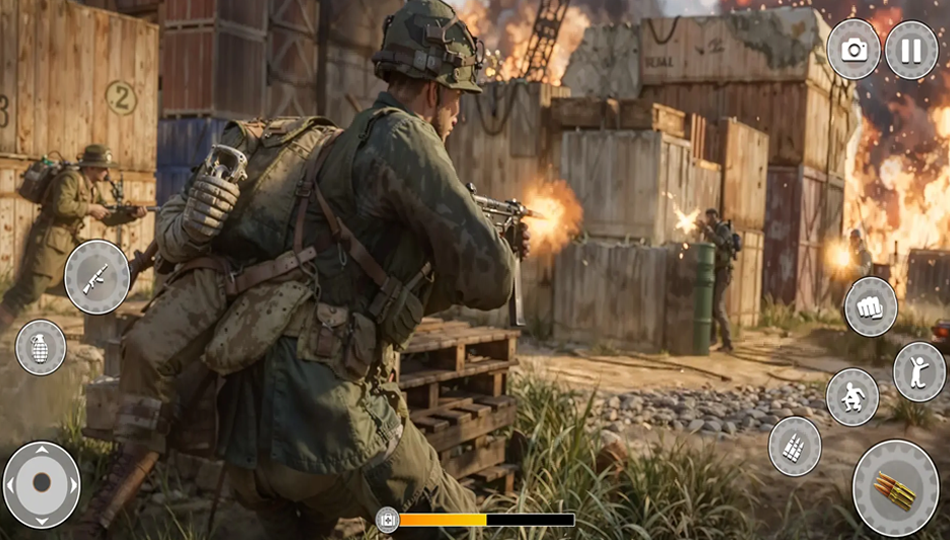Fire the weapon with the large bullets button

coord(895,487)
